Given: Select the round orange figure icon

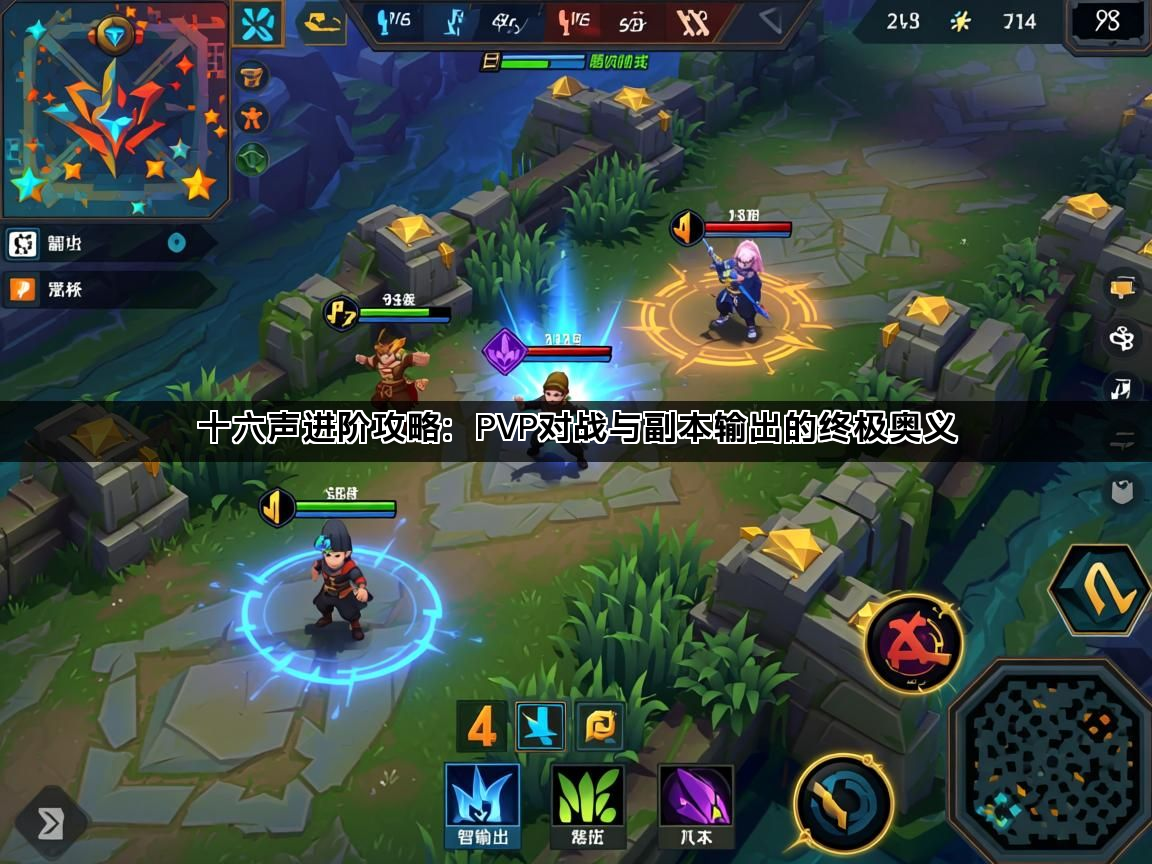Looking at the screenshot, I should pos(252,118).
